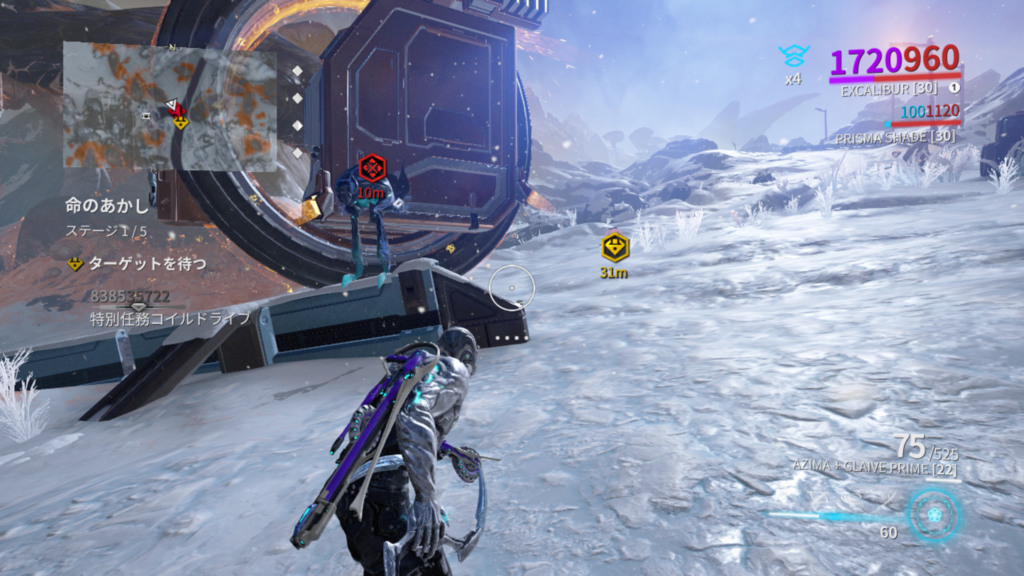
Task: Select the yellow objective waypoint marked 31m
Action: pyautogui.click(x=614, y=247)
